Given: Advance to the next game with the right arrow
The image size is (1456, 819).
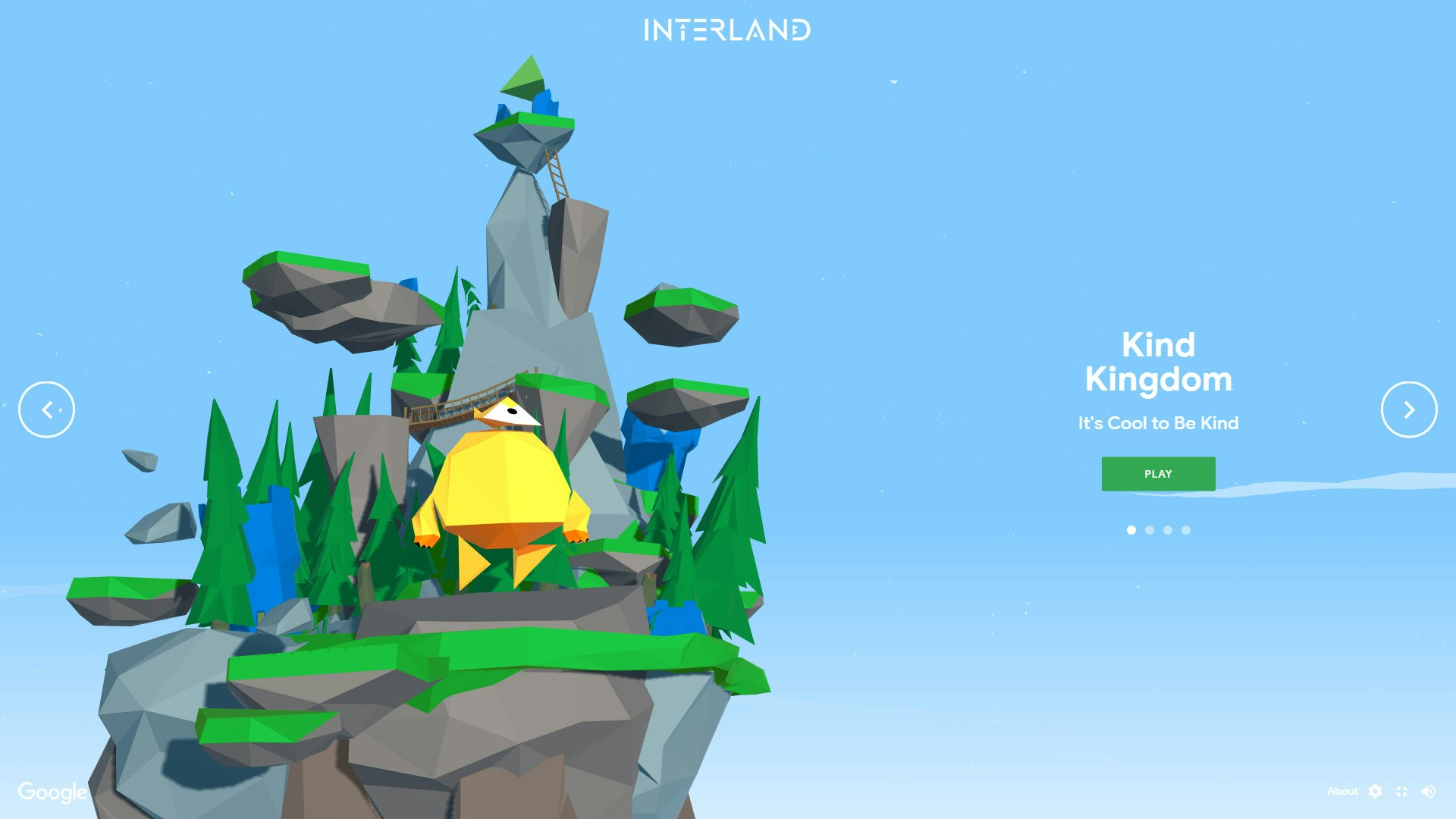Looking at the screenshot, I should tap(1409, 409).
